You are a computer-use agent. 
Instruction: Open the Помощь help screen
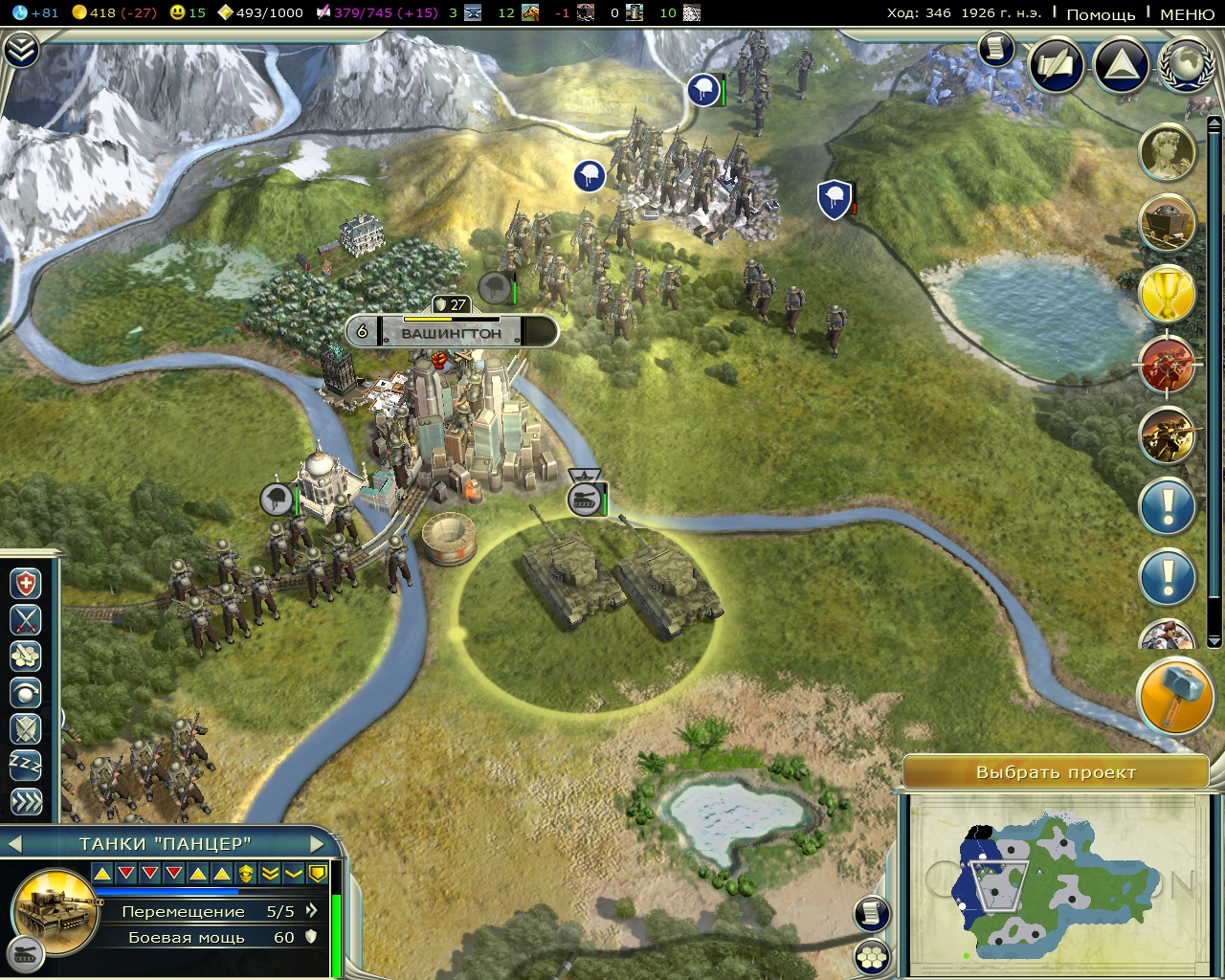click(1101, 14)
